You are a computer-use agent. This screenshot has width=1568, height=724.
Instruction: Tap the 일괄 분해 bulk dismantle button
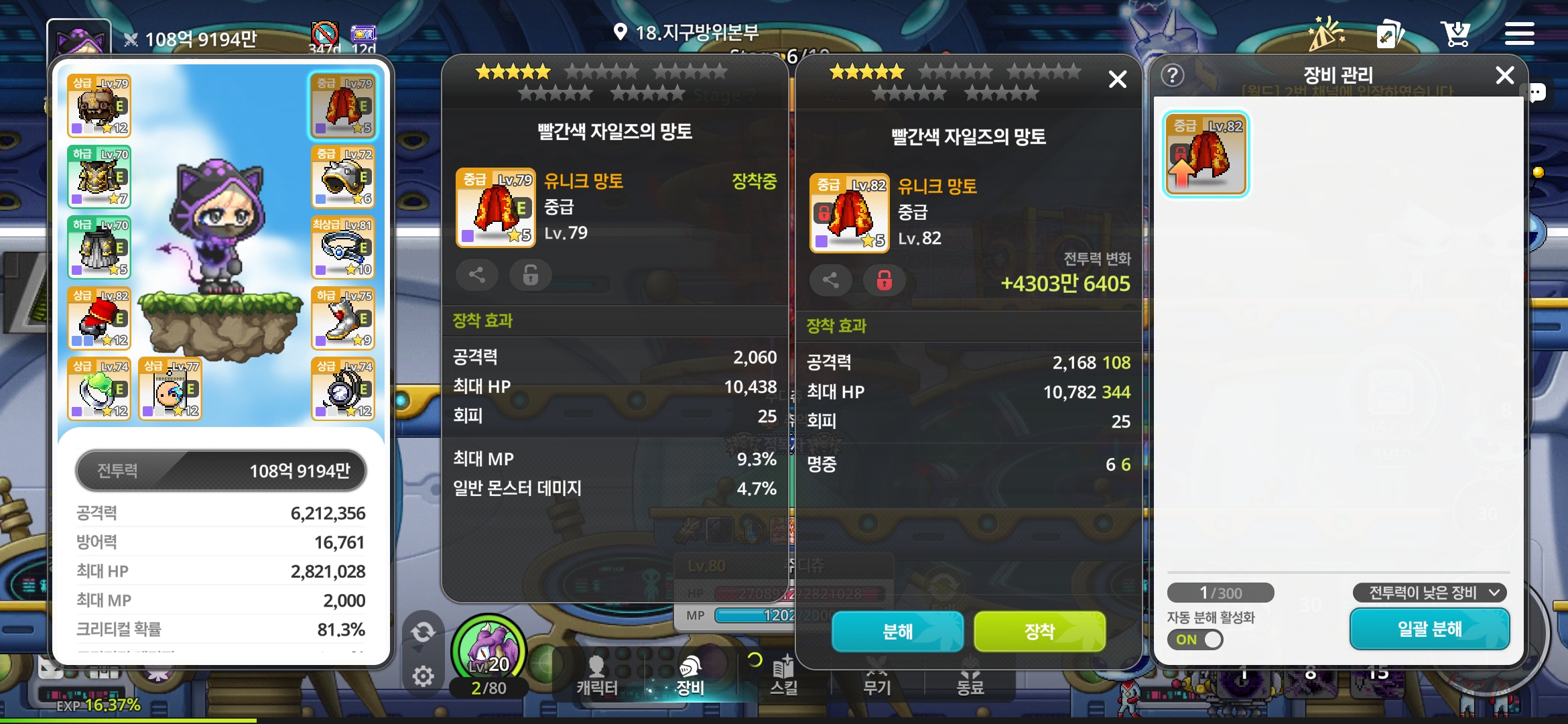[x=1429, y=629]
